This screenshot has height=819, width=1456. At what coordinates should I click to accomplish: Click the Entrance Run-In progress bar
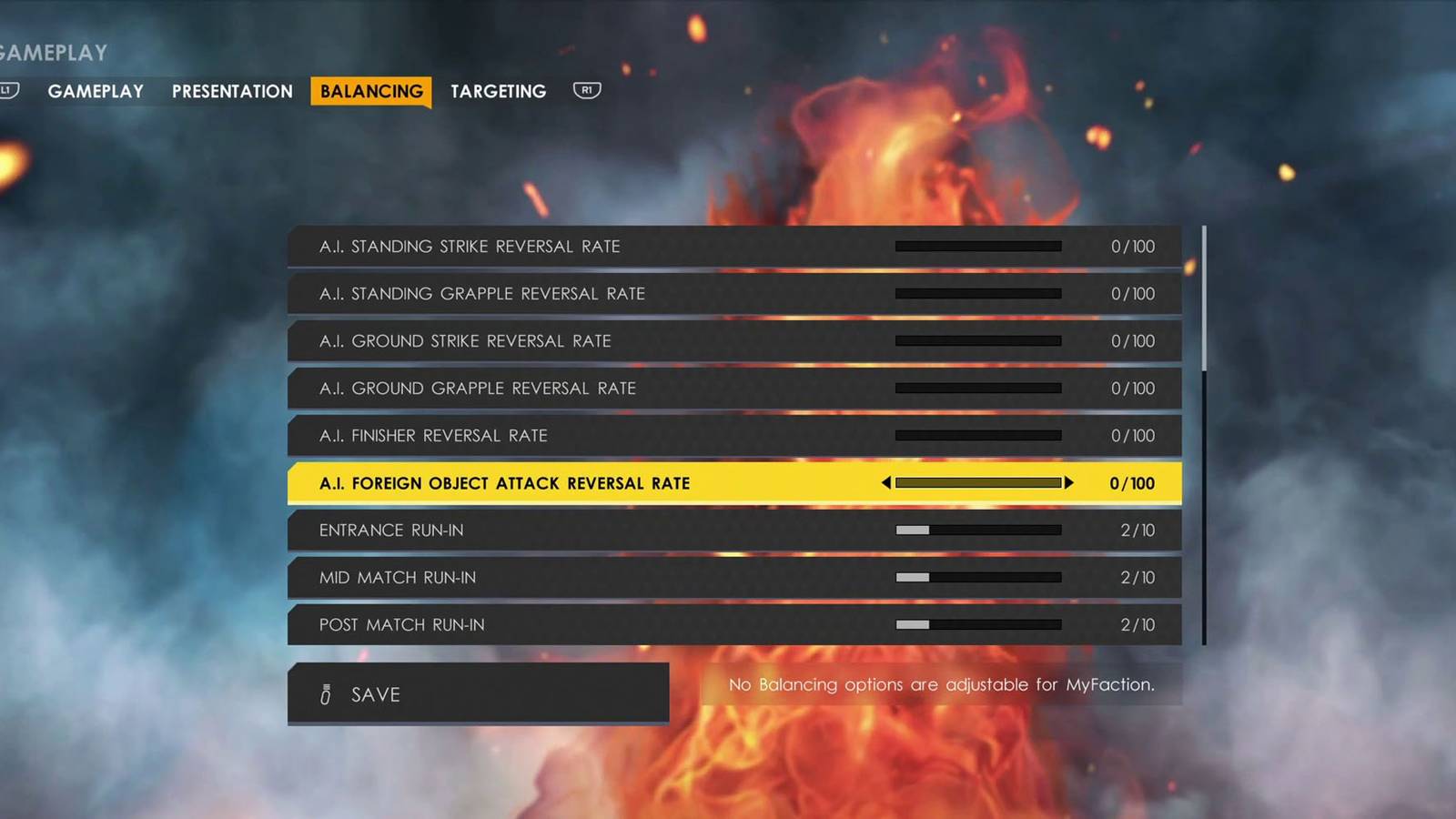coord(978,530)
